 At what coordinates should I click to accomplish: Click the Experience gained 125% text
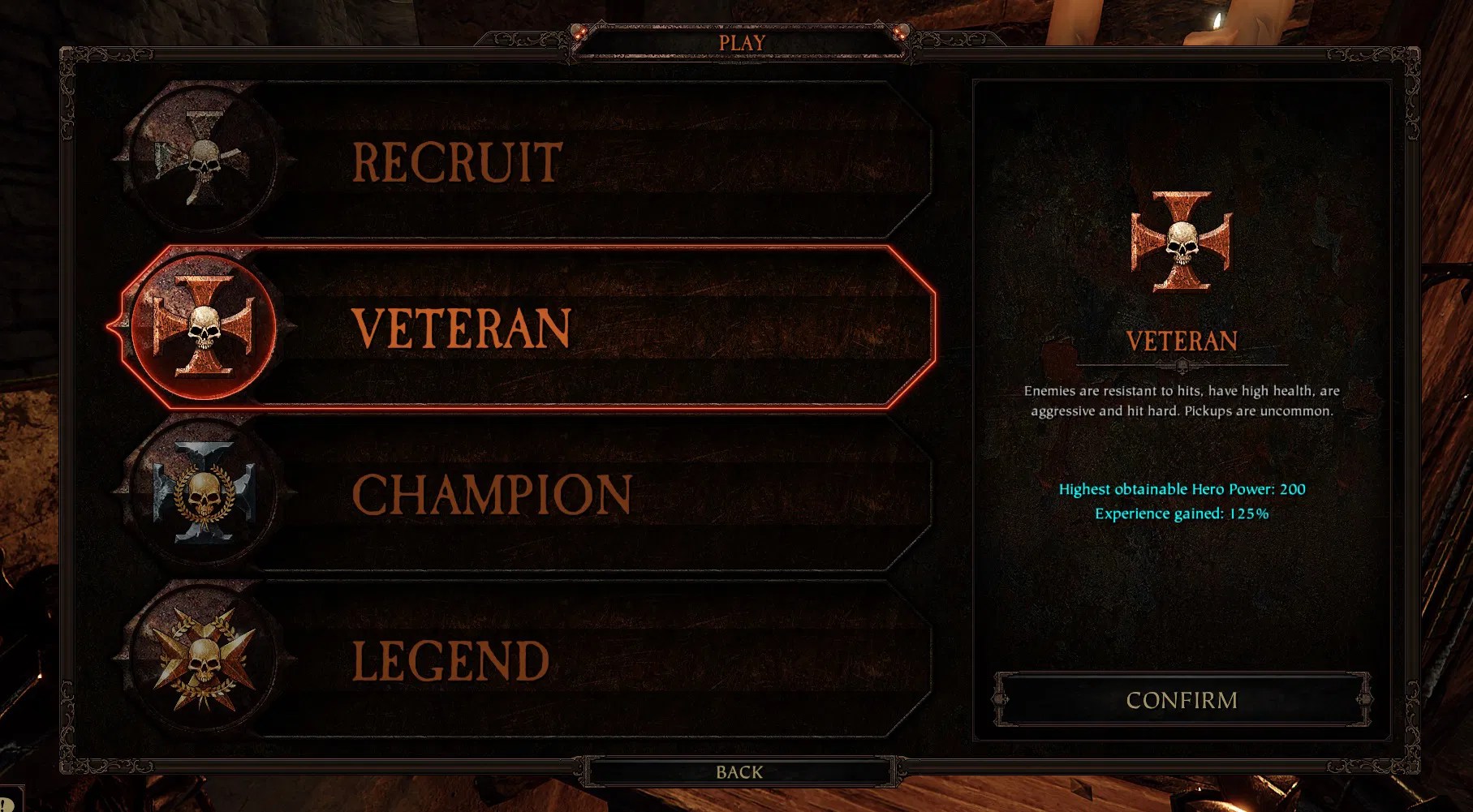tap(1182, 513)
